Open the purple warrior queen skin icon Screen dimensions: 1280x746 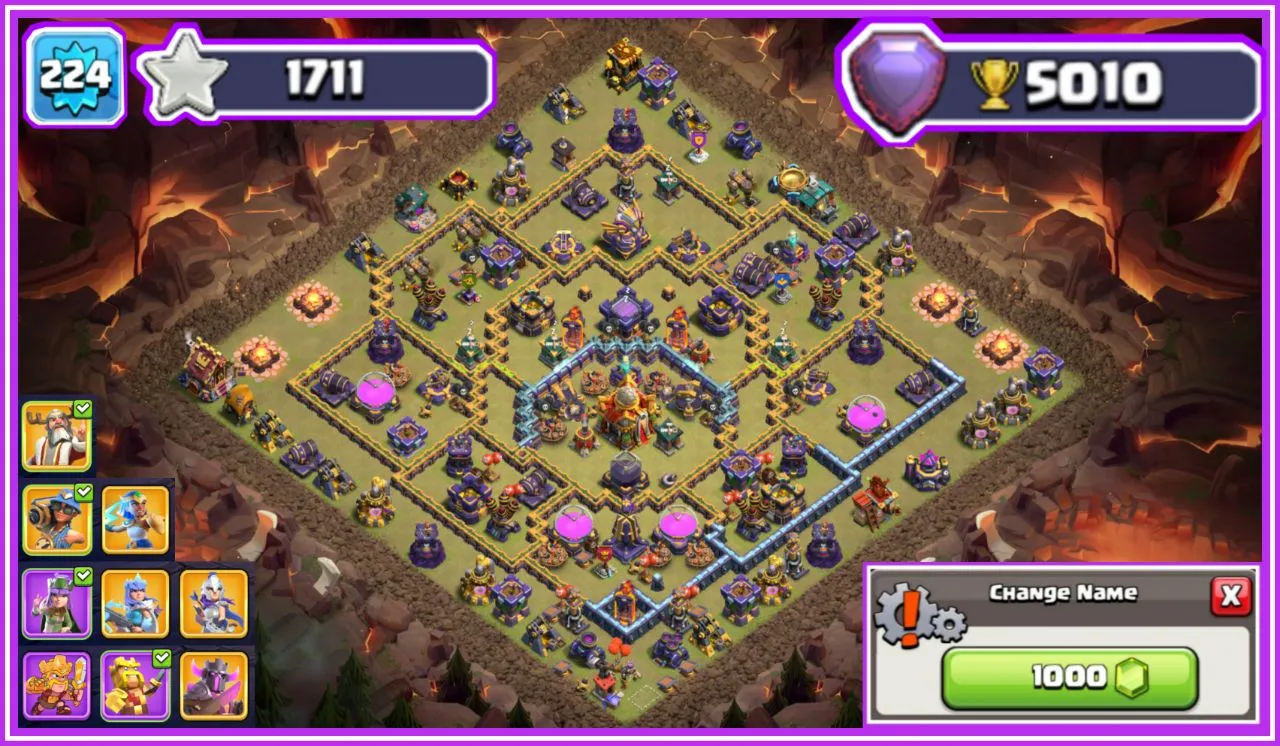tap(55, 604)
